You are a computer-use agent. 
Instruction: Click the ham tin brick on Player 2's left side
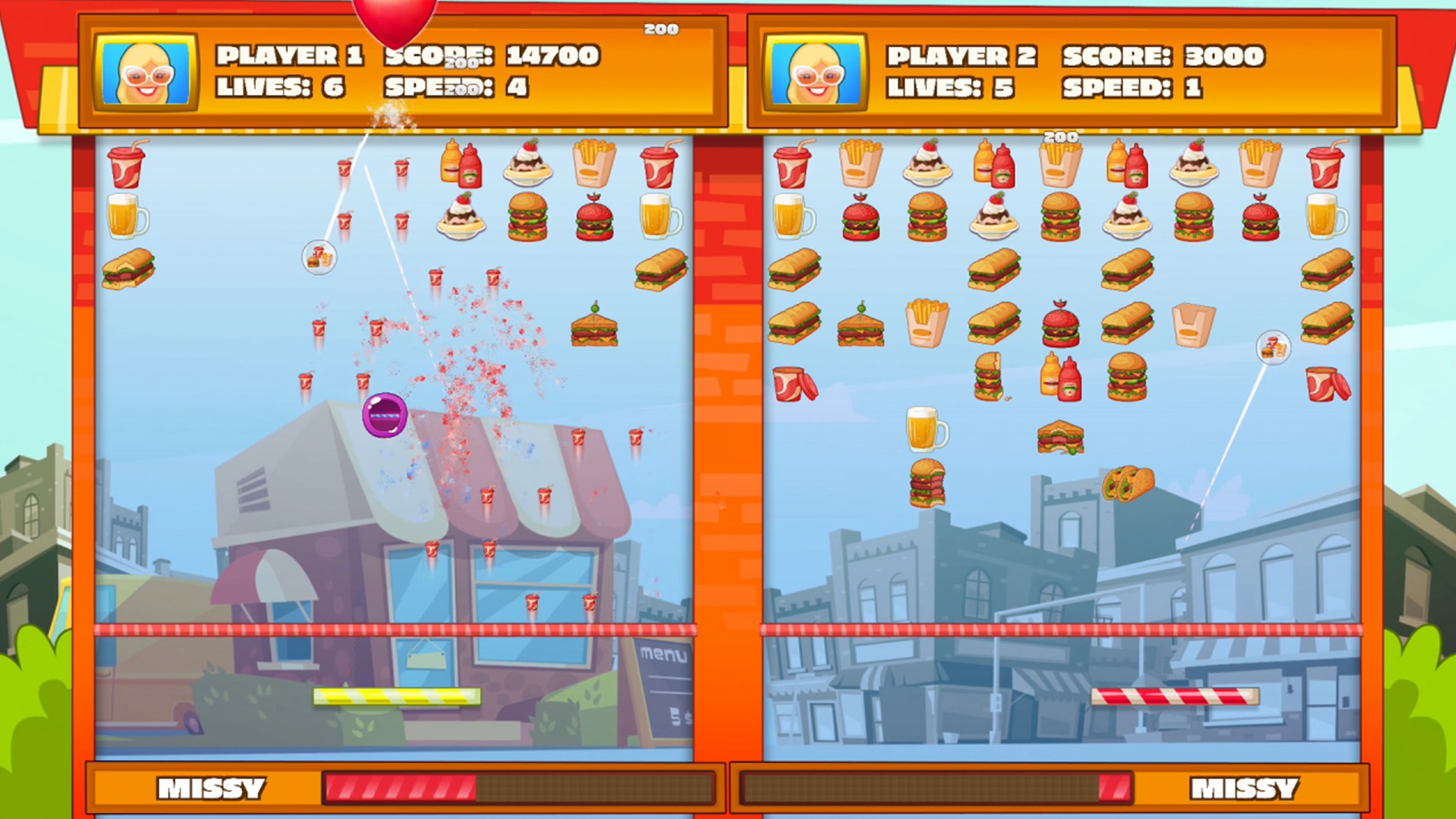[791, 384]
